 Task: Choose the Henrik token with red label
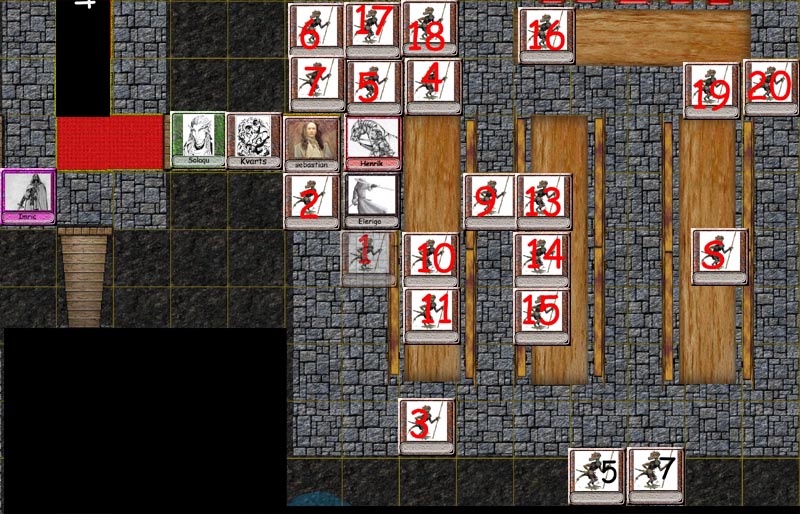[x=372, y=143]
